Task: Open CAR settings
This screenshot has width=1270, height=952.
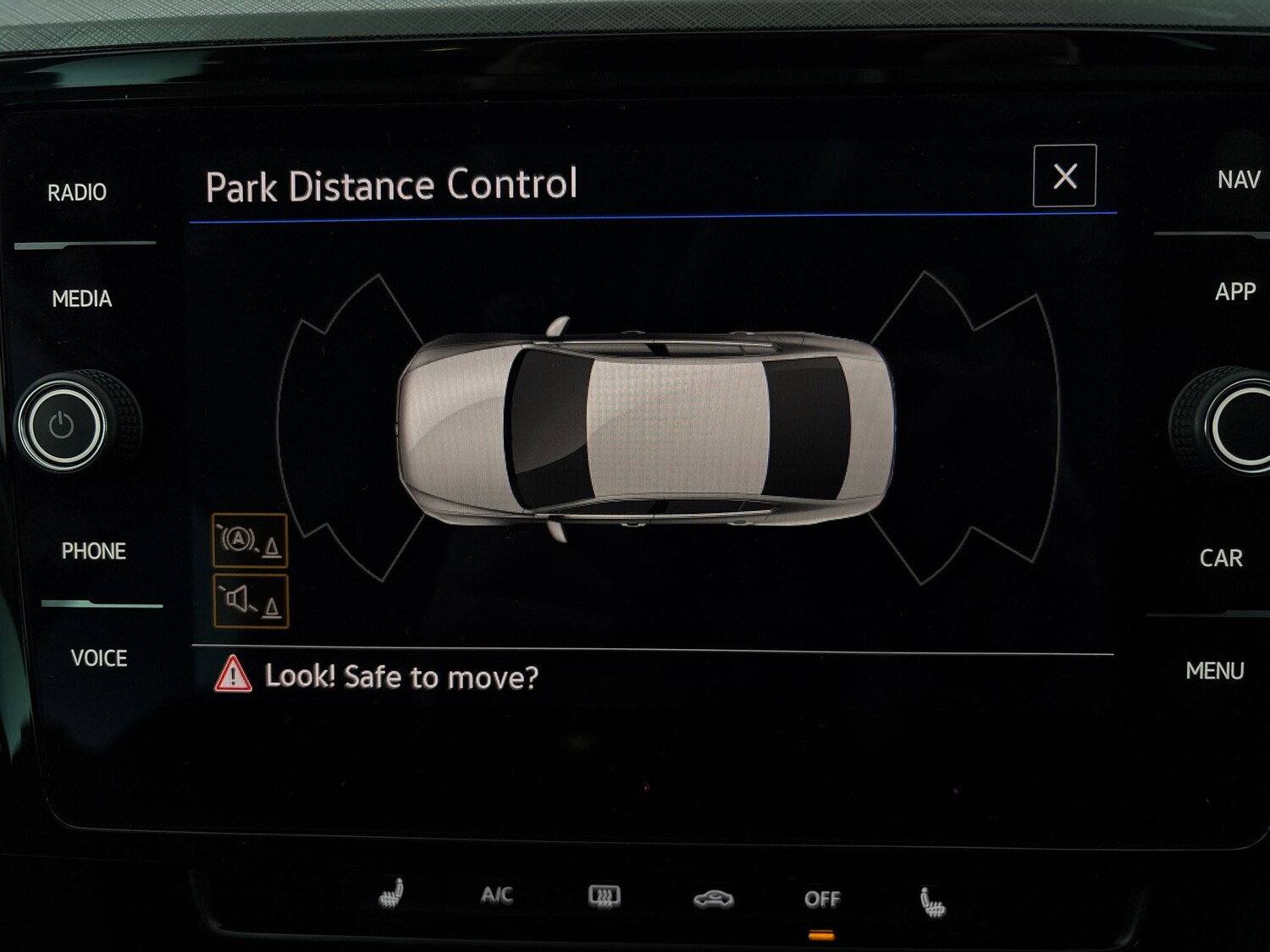Action: [x=1220, y=558]
